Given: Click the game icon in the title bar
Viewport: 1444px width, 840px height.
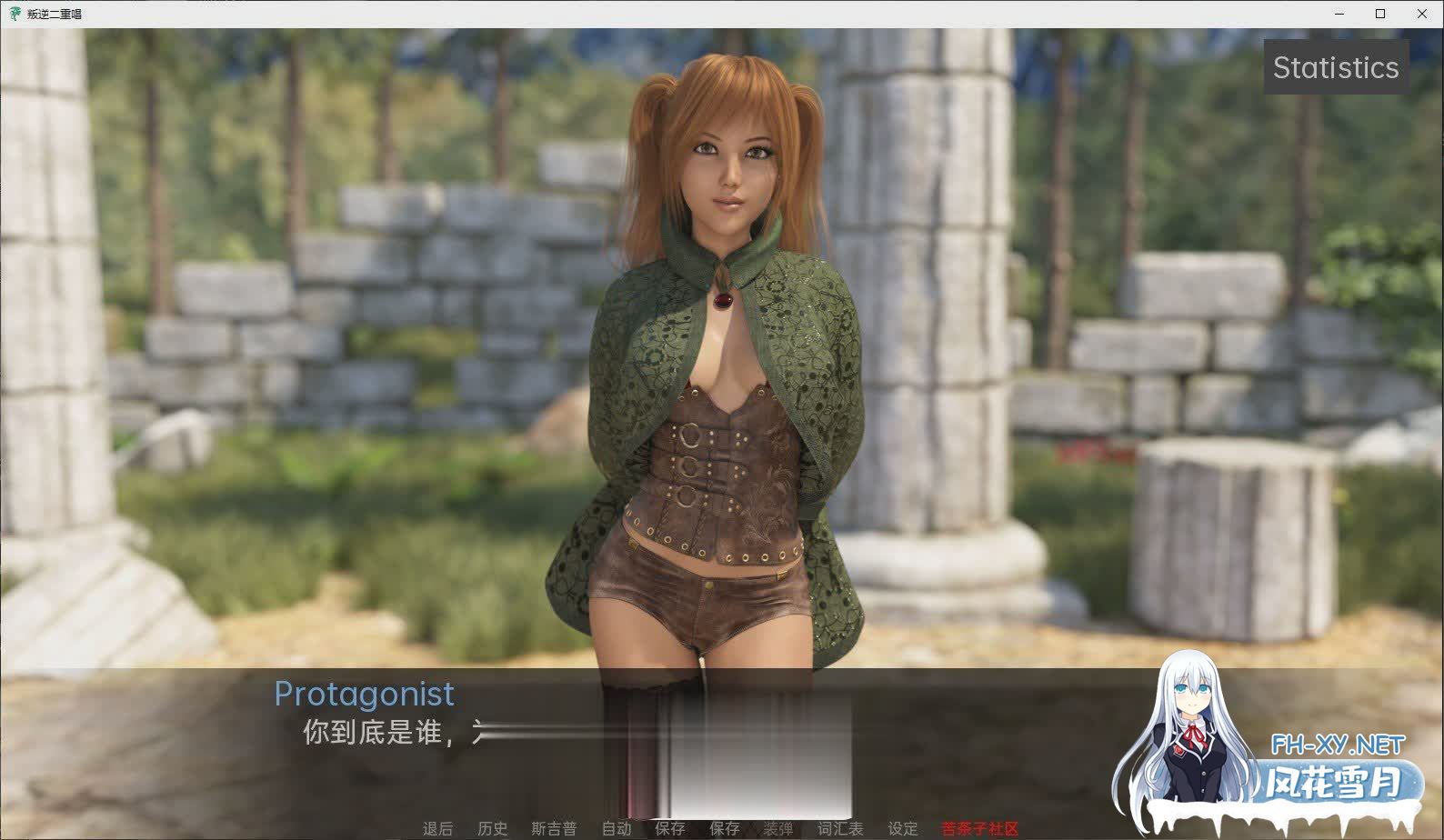Looking at the screenshot, I should (x=14, y=13).
